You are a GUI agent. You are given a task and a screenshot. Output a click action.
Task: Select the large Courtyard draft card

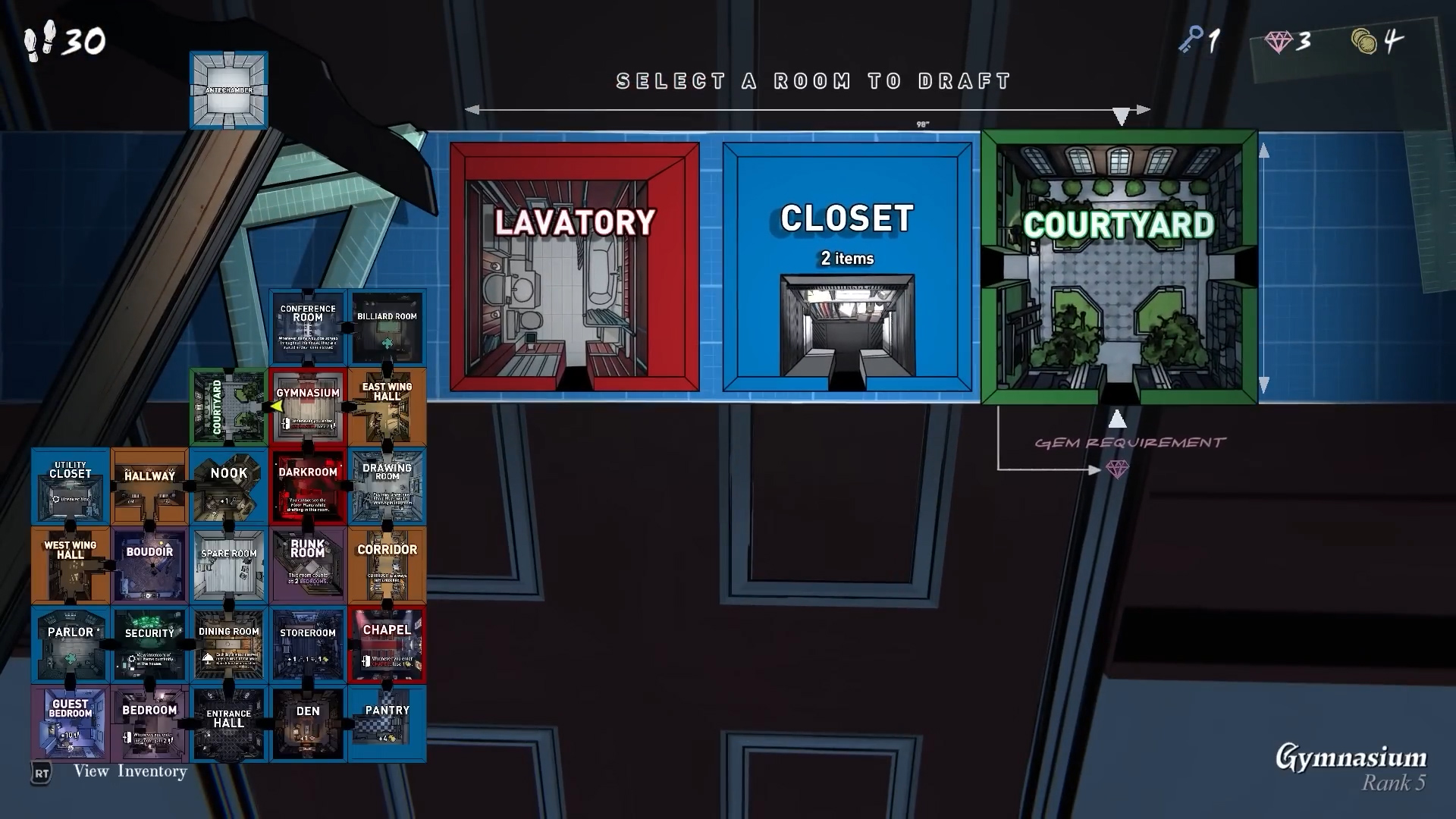pyautogui.click(x=1119, y=267)
